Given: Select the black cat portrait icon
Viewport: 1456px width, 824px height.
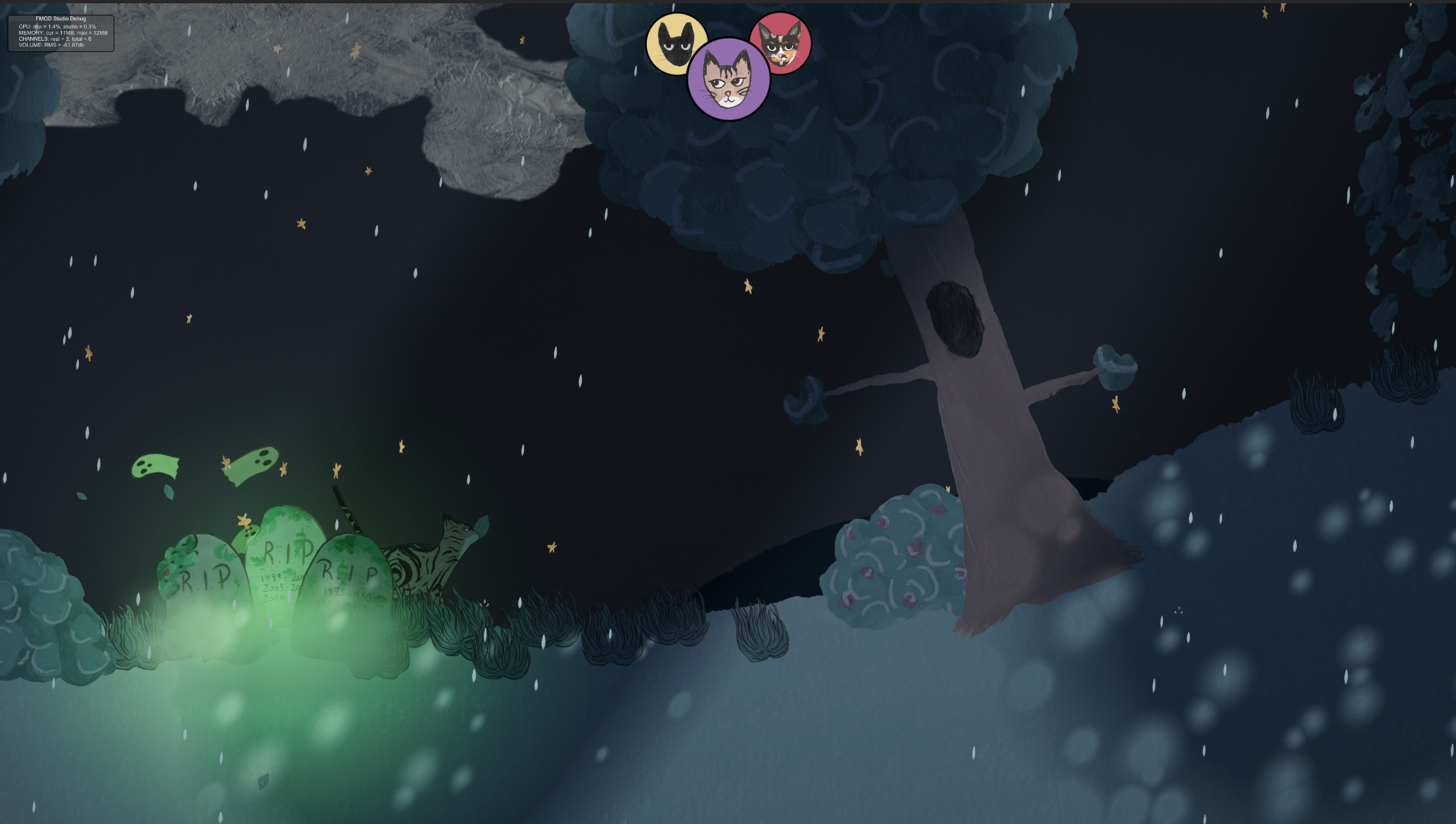Looking at the screenshot, I should (677, 43).
